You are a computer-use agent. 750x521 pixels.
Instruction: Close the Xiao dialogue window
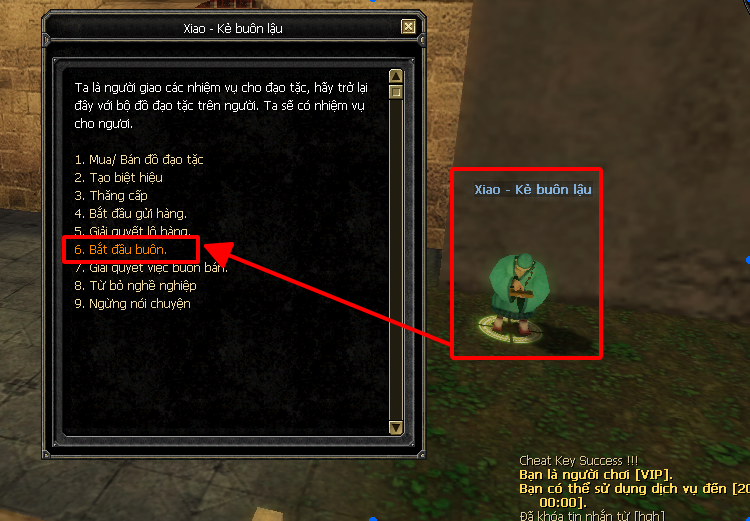[408, 28]
